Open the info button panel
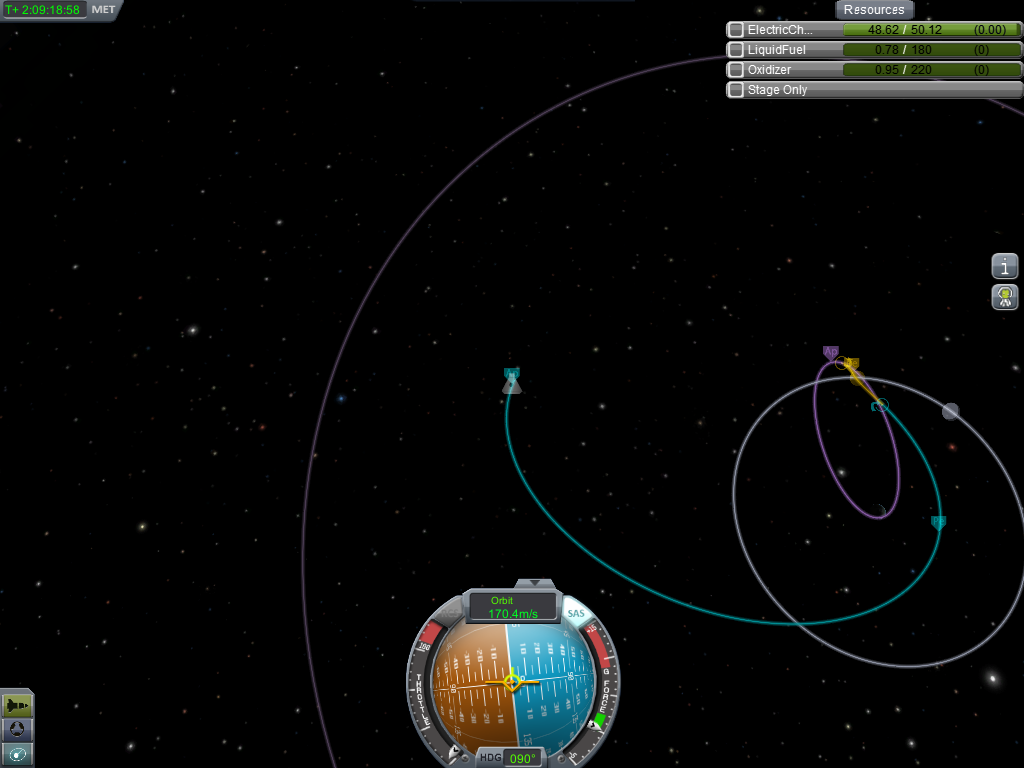 tap(1004, 266)
